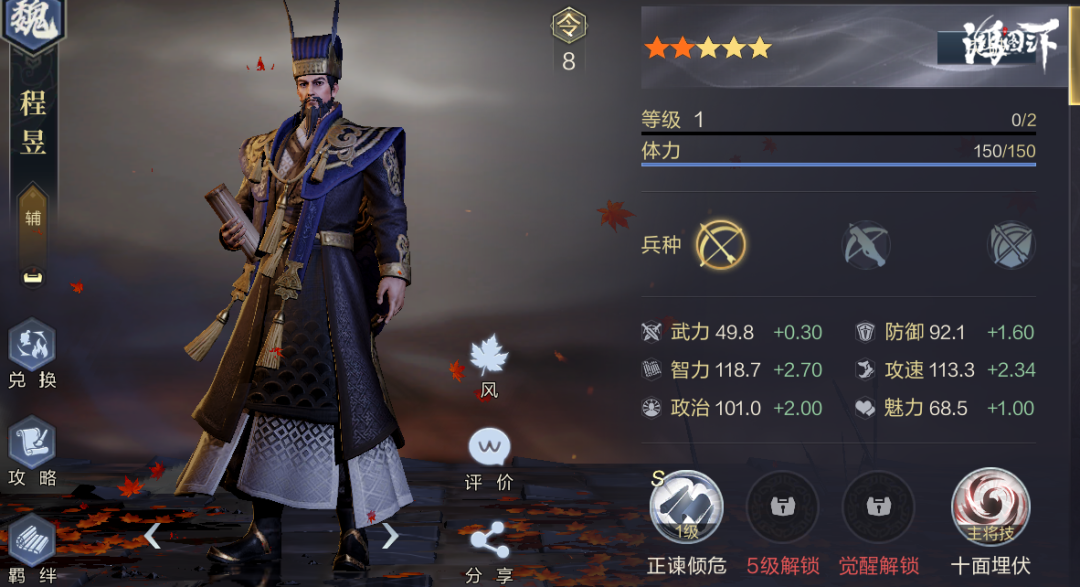Open the 攻略 strategy guide
Image resolution: width=1080 pixels, height=587 pixels.
pyautogui.click(x=32, y=445)
